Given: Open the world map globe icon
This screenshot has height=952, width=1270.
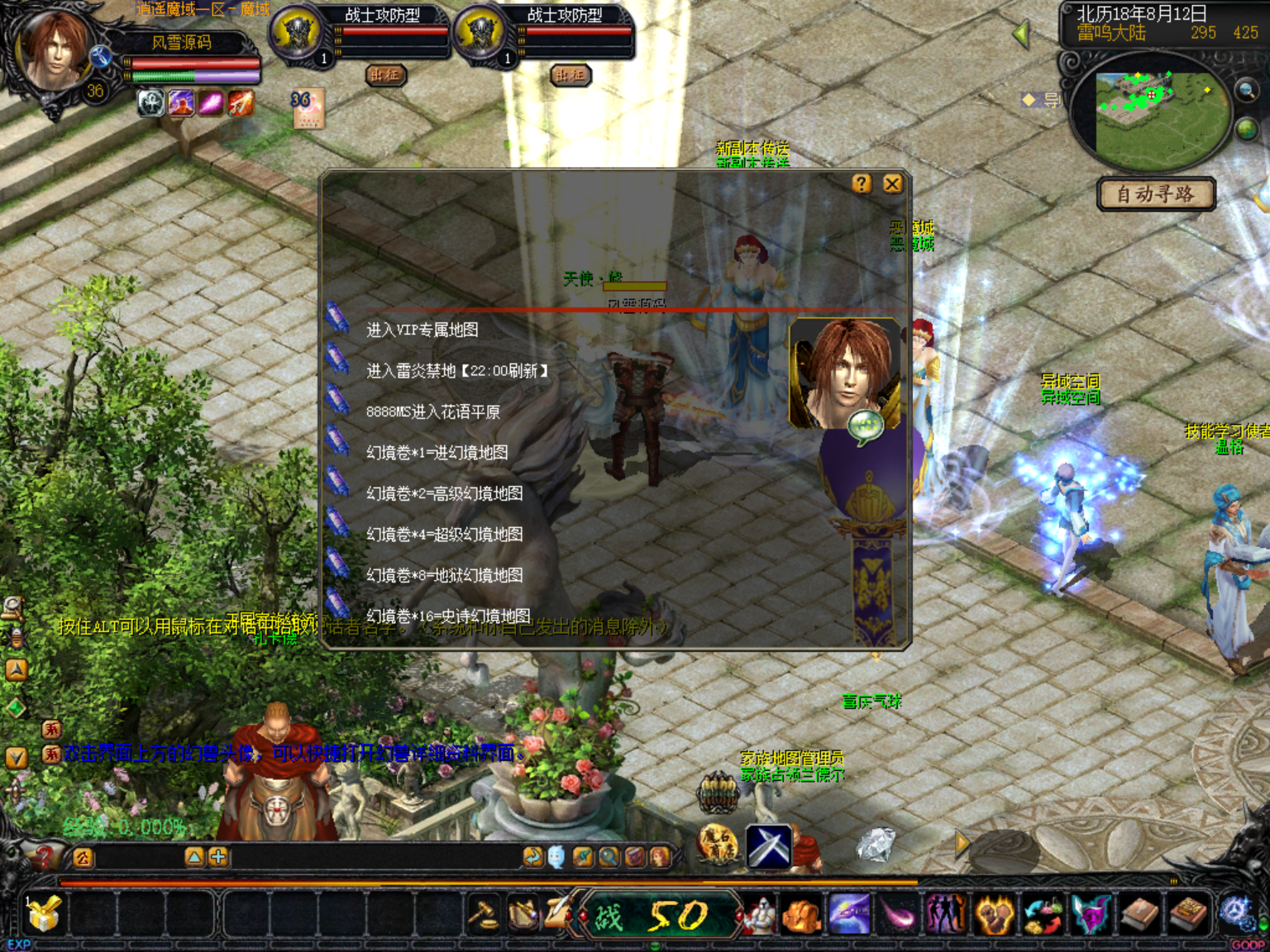Looking at the screenshot, I should [1247, 129].
